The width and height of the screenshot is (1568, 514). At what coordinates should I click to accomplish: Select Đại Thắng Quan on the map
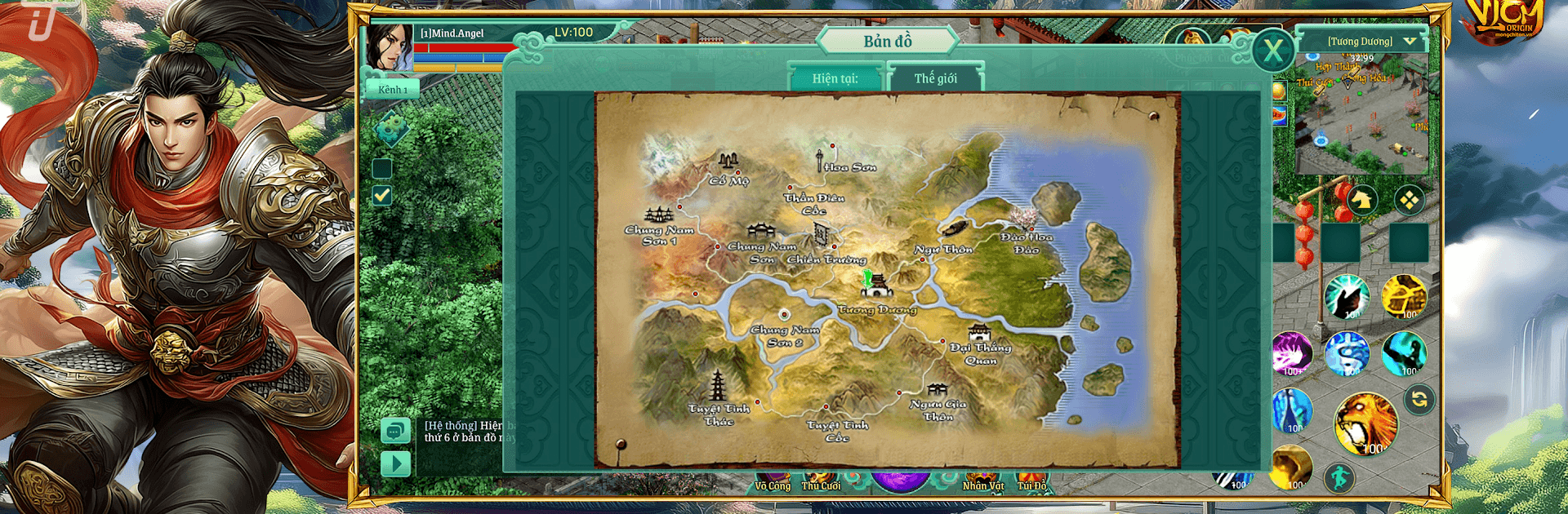coord(978,333)
